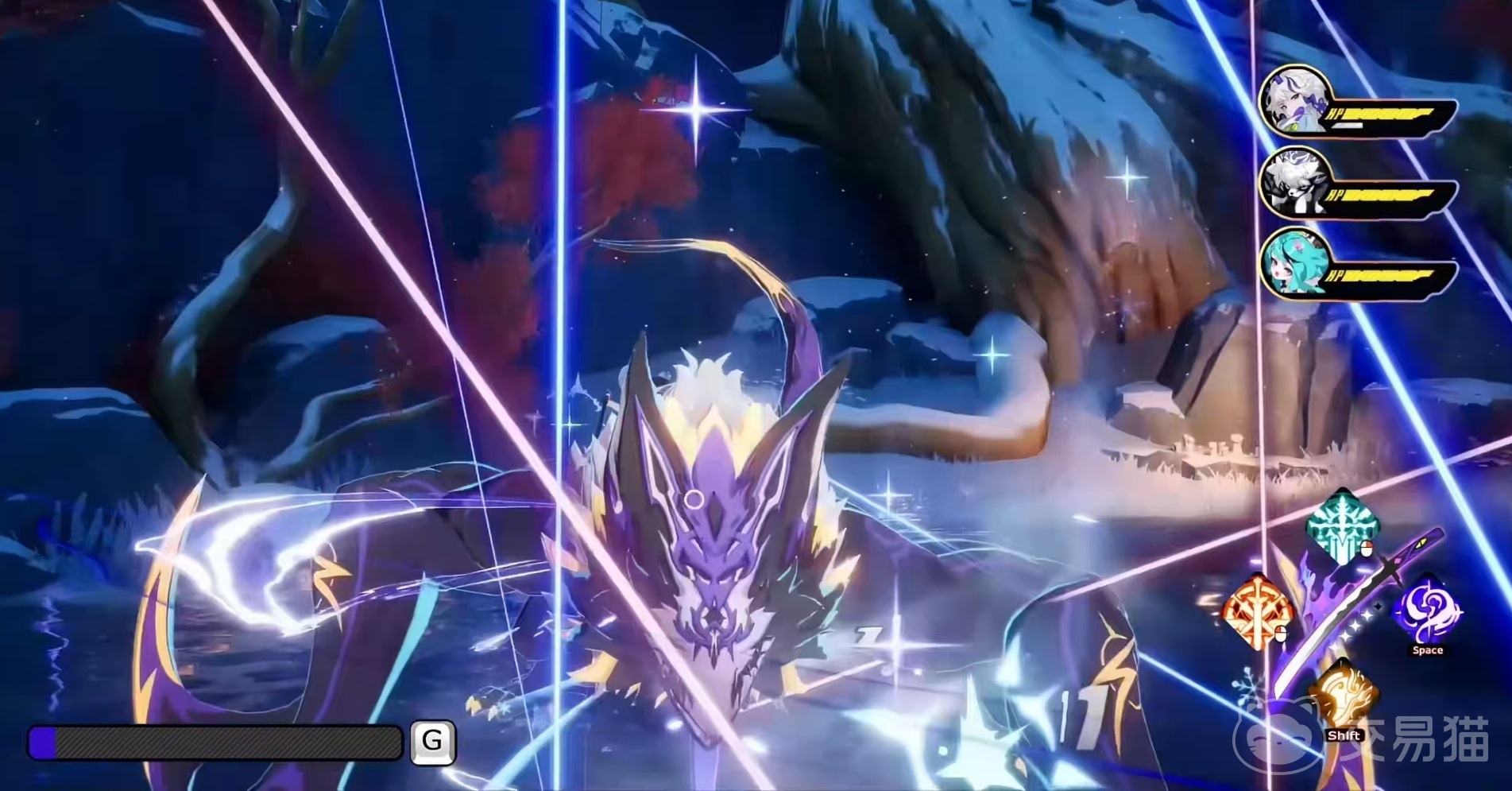This screenshot has height=791, width=1512.
Task: Use the orange sword-emblem attack skill
Action: click(x=1256, y=611)
